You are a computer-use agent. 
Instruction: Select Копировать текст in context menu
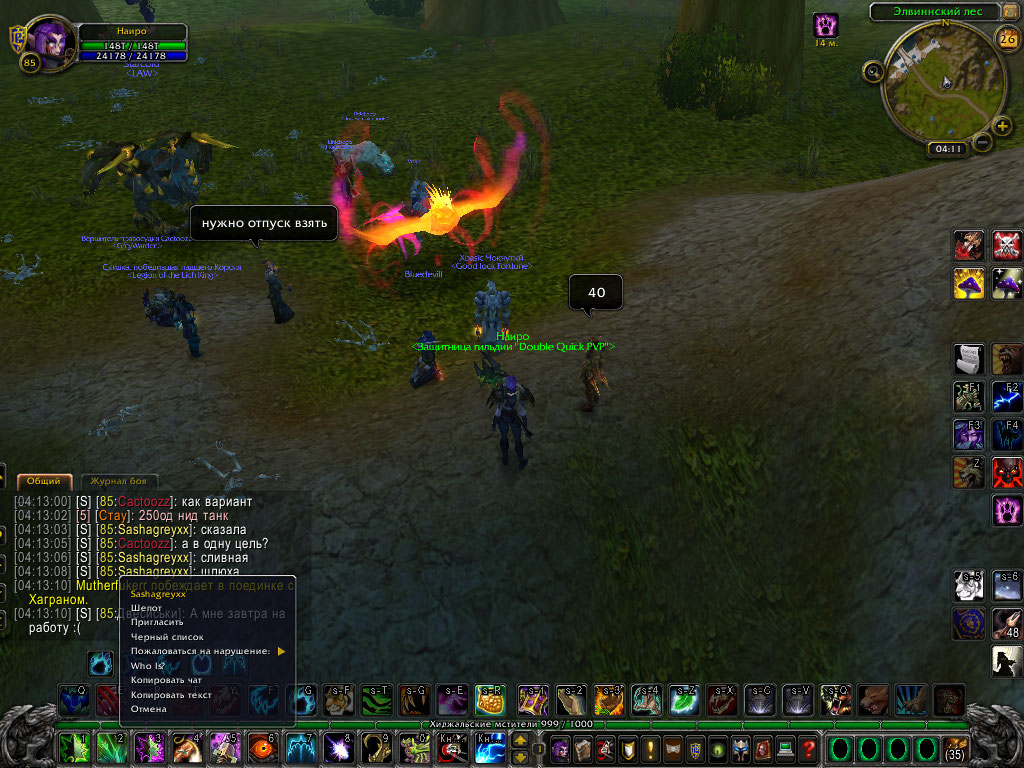coord(171,694)
